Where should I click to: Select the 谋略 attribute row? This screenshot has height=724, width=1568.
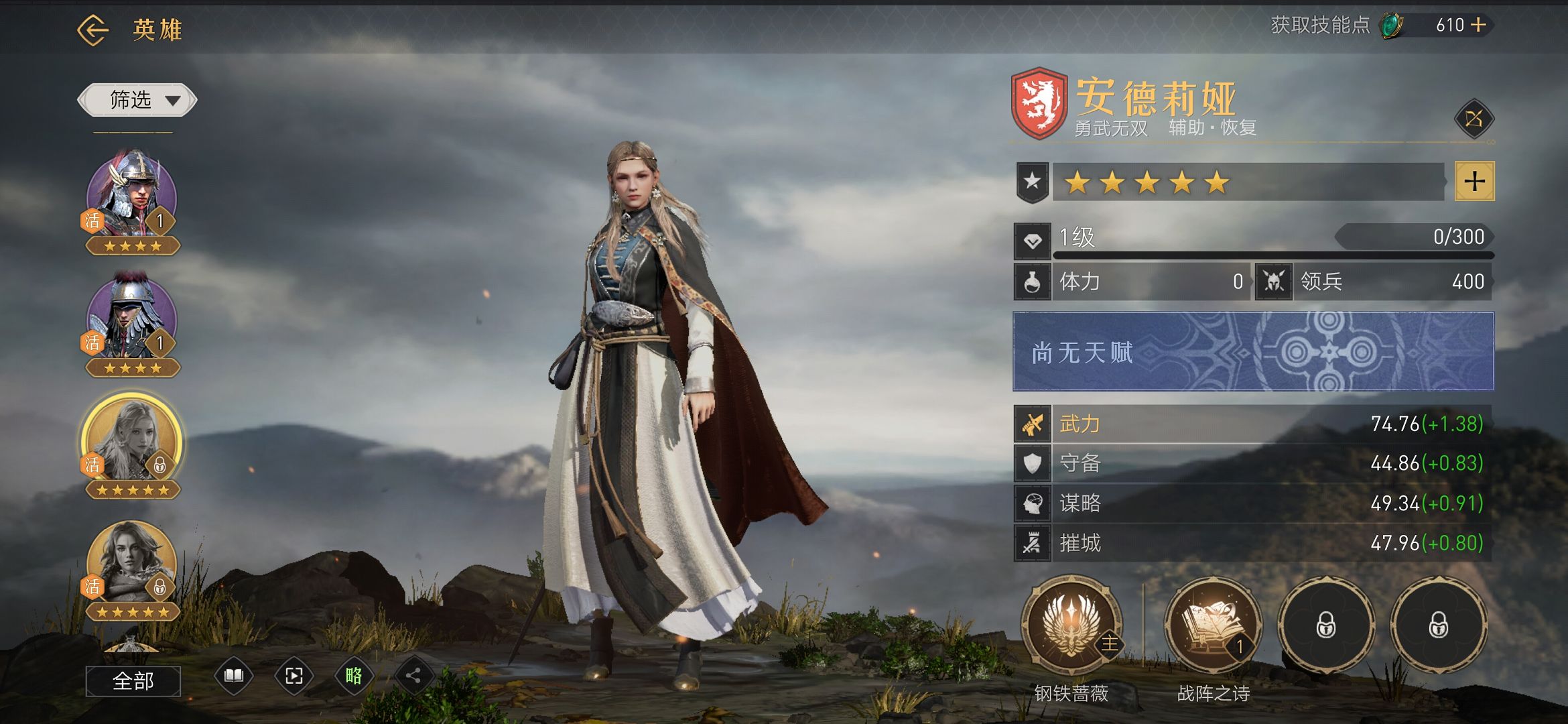[1253, 503]
